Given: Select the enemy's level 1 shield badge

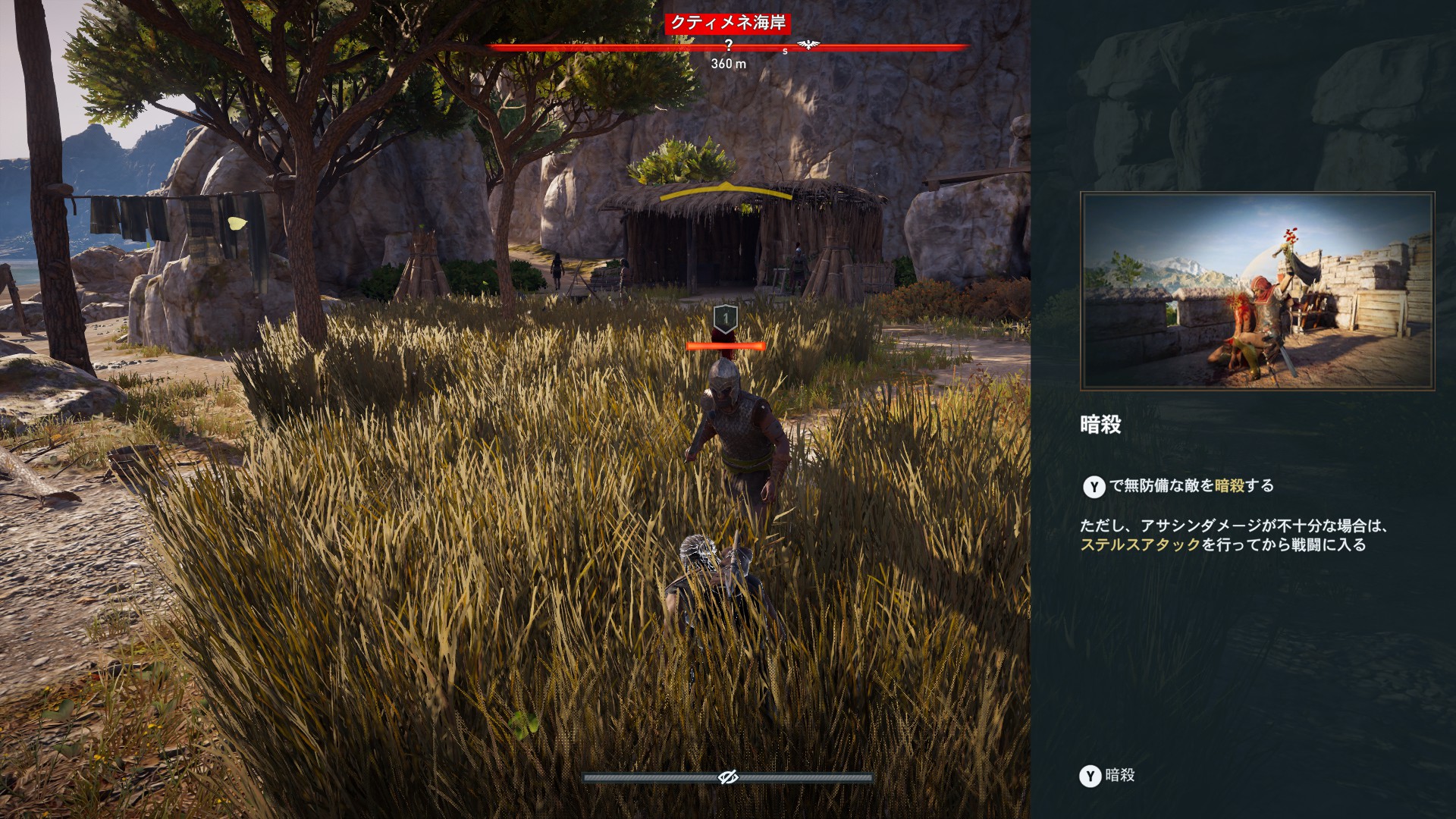Looking at the screenshot, I should pos(726,318).
